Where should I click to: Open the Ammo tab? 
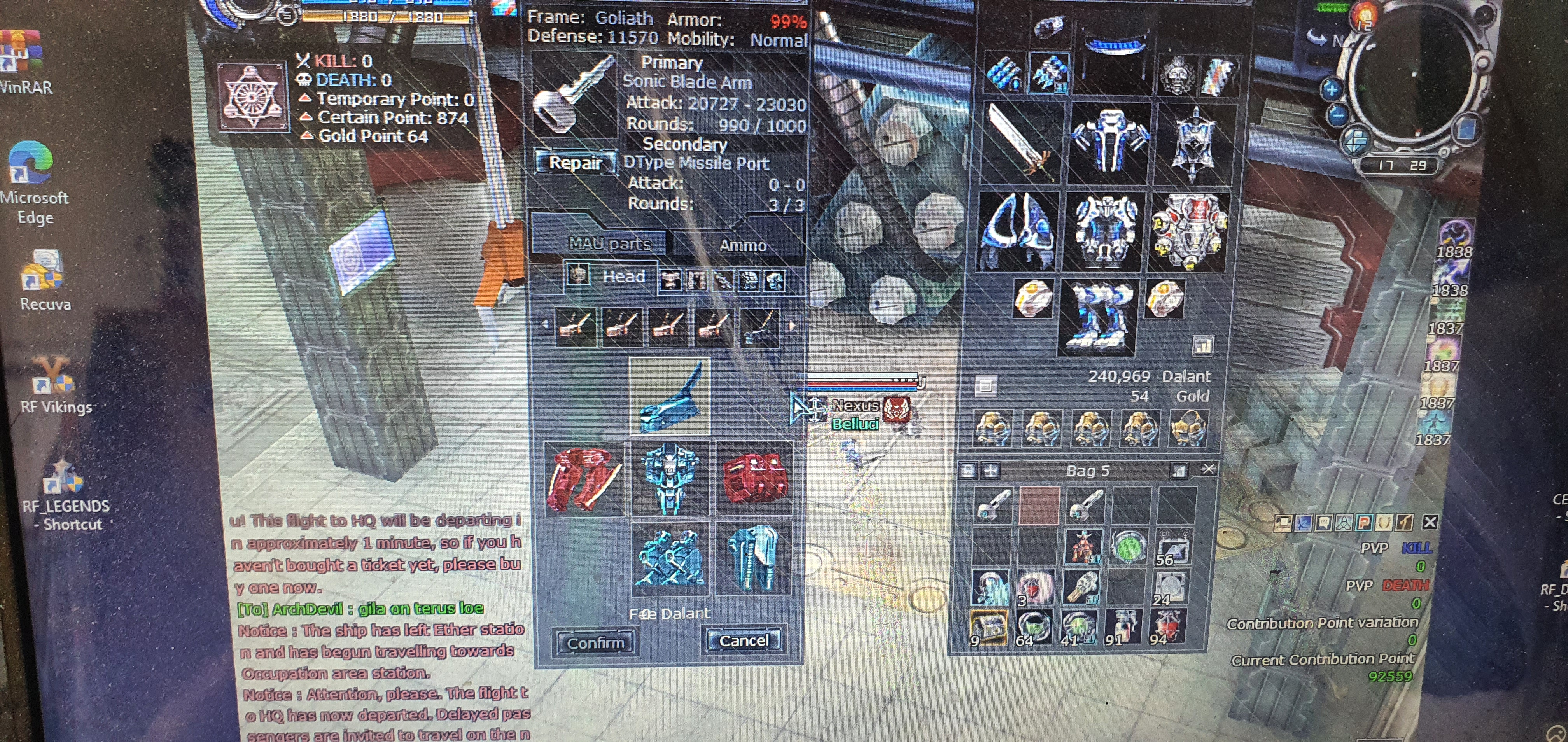pyautogui.click(x=742, y=245)
